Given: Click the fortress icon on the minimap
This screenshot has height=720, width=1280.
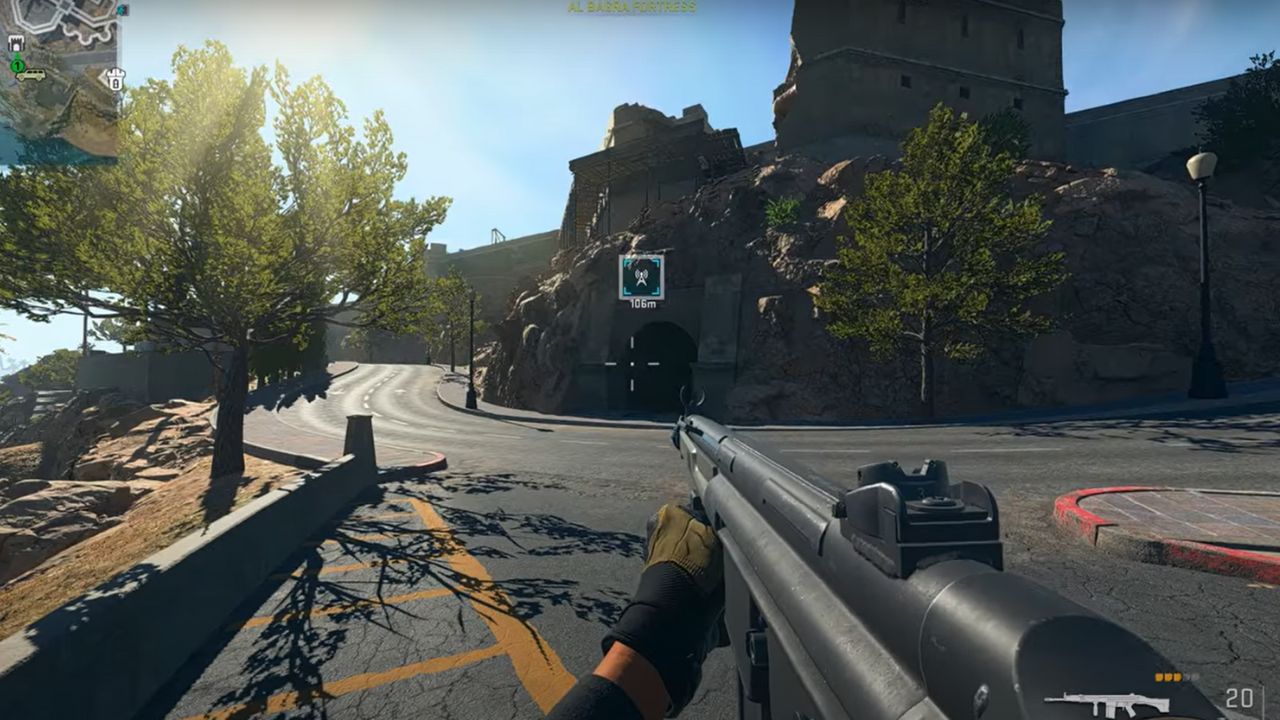Looking at the screenshot, I should point(16,44).
